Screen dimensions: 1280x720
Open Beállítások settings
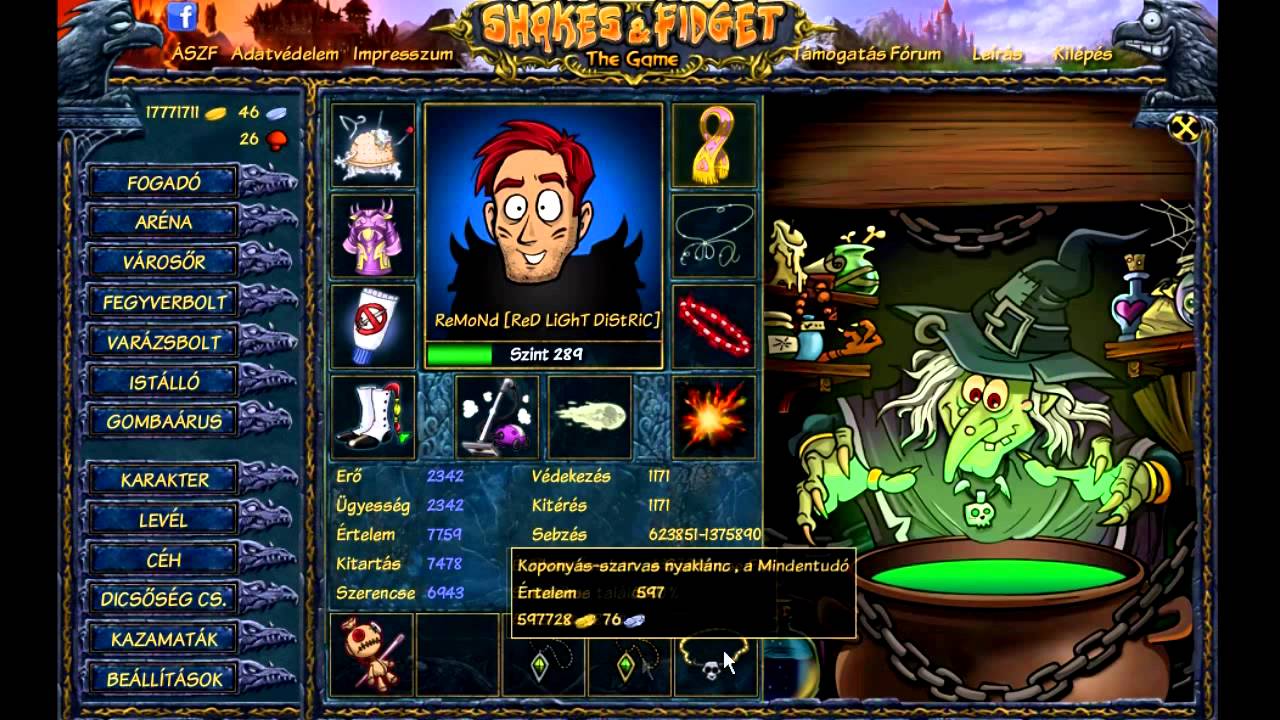coord(164,679)
